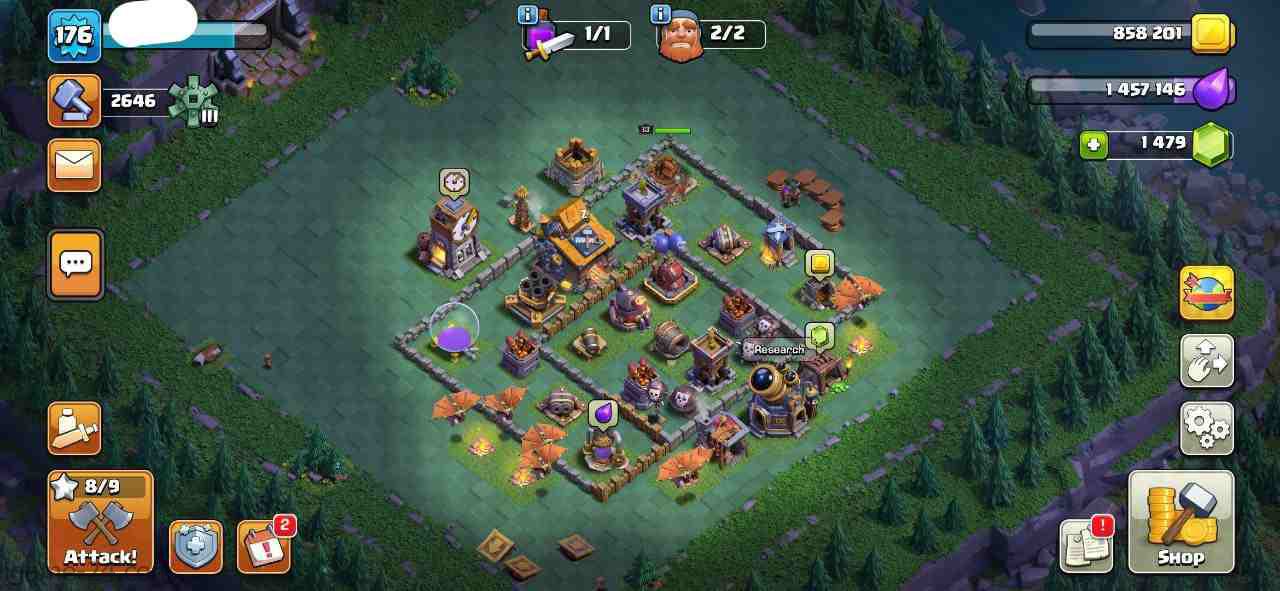Show battle machine 1/1 info

pyautogui.click(x=528, y=14)
